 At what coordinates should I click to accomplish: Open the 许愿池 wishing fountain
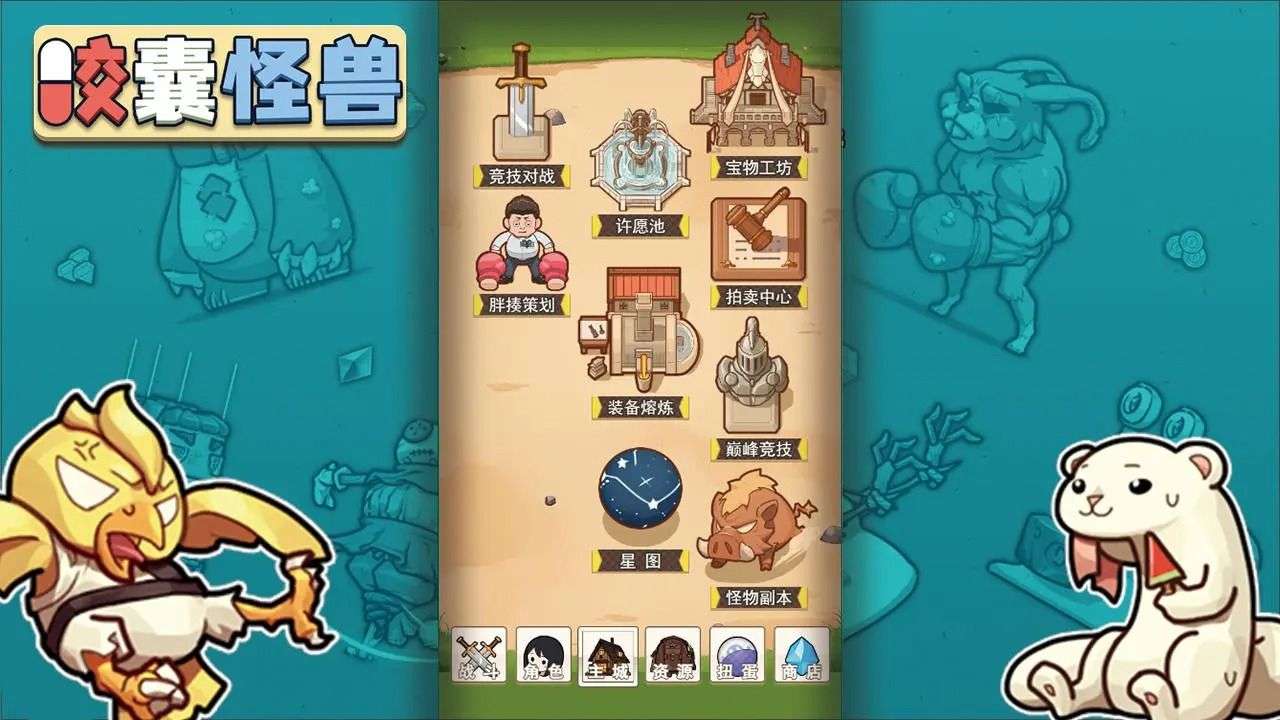[637, 160]
